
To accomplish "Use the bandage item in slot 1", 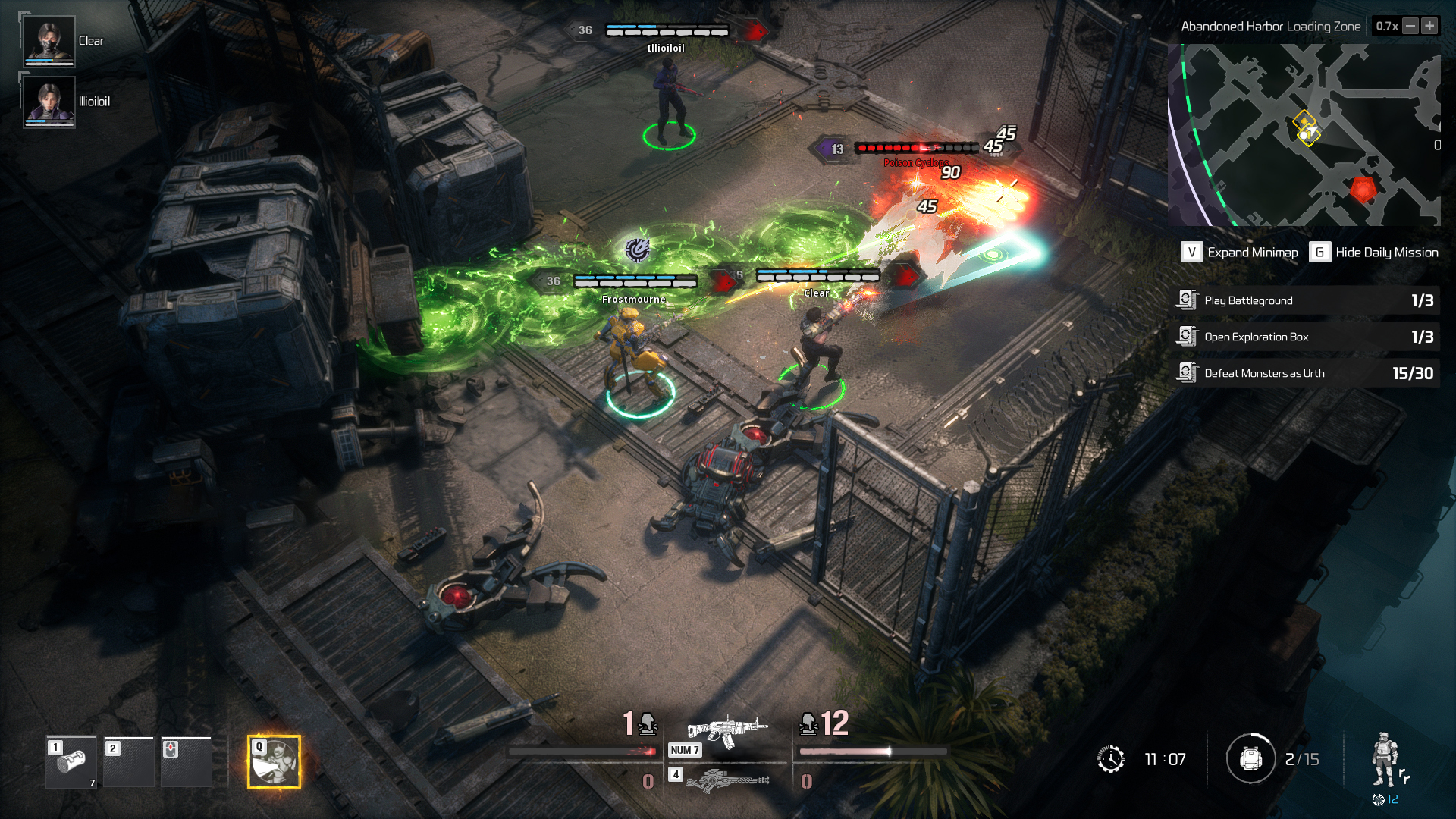I will (71, 762).
